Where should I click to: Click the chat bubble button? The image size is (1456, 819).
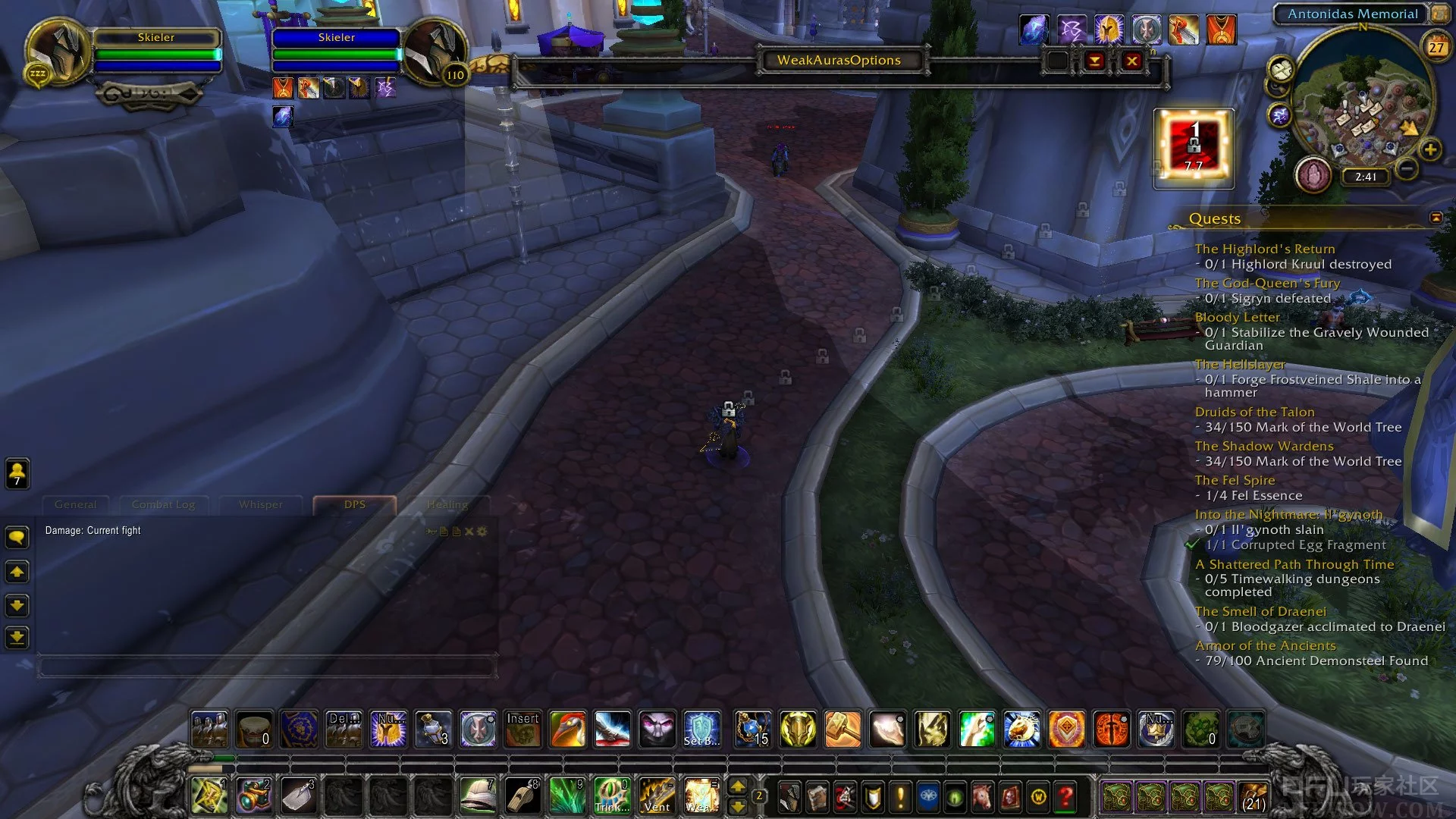click(x=17, y=538)
